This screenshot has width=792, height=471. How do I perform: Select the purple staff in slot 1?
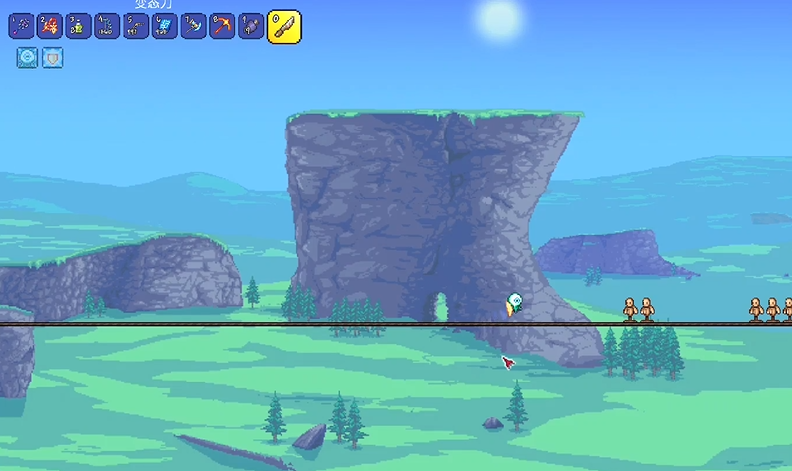pos(21,26)
